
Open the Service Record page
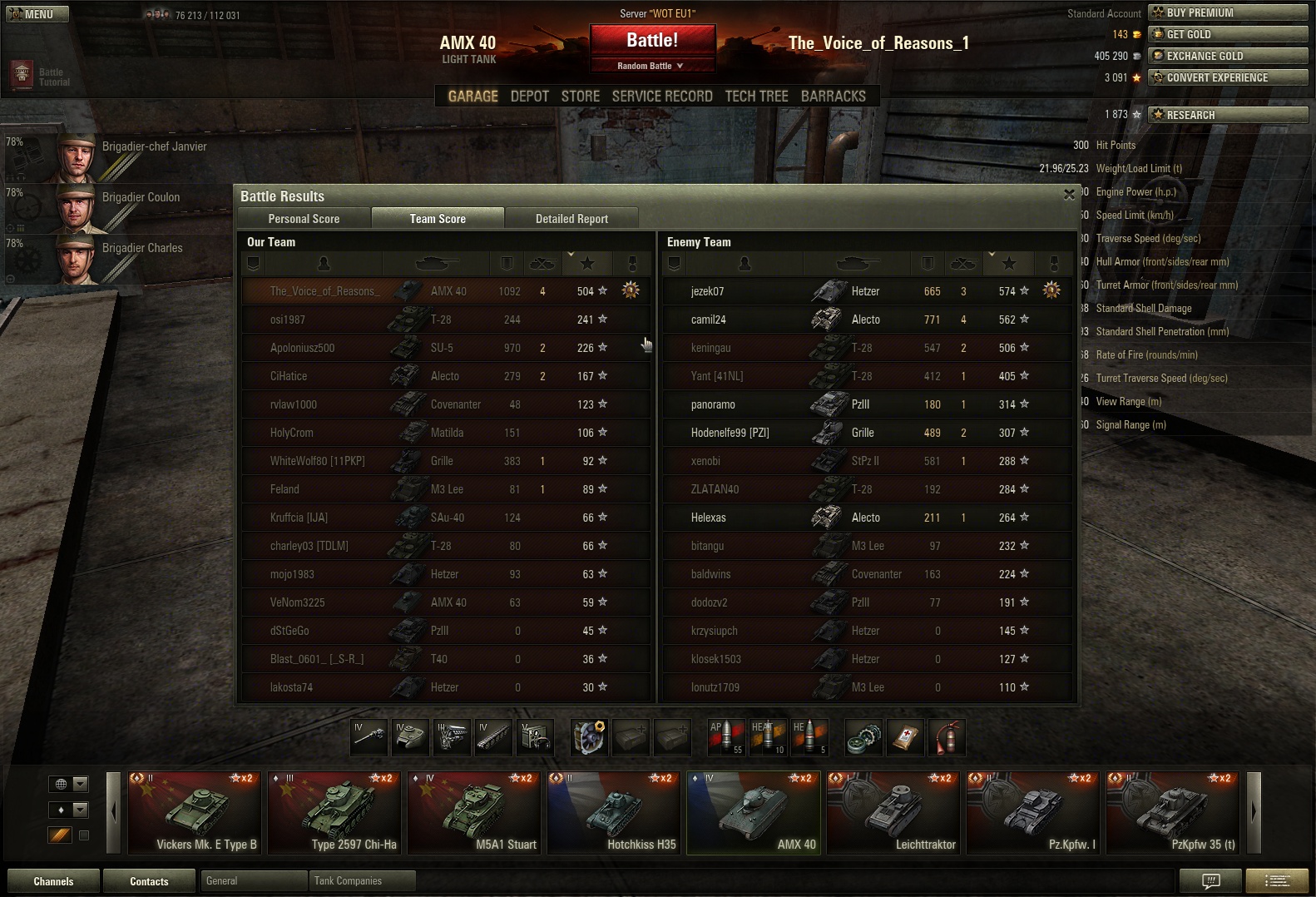tap(662, 97)
